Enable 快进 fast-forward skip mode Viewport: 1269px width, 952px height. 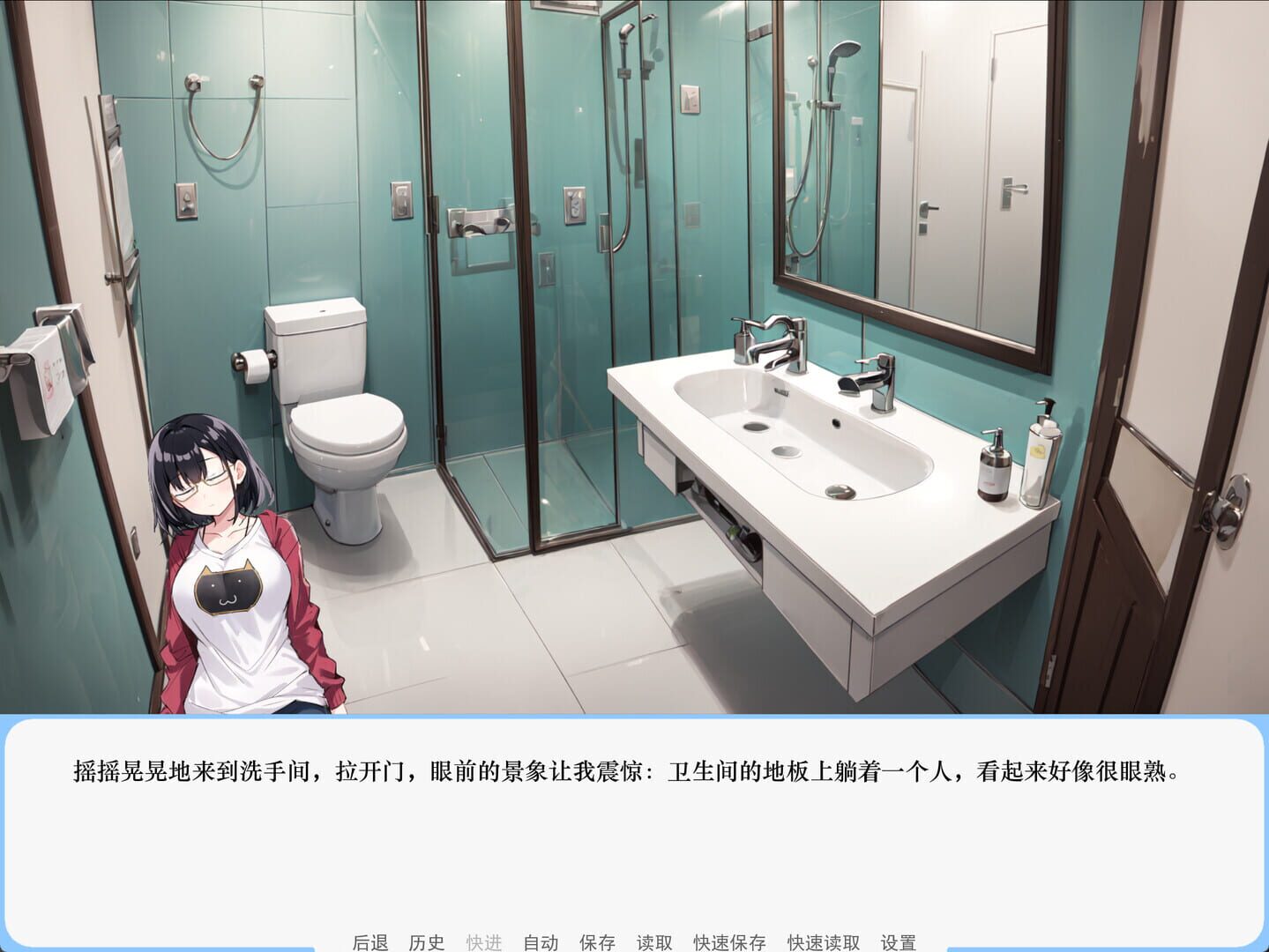(483, 941)
